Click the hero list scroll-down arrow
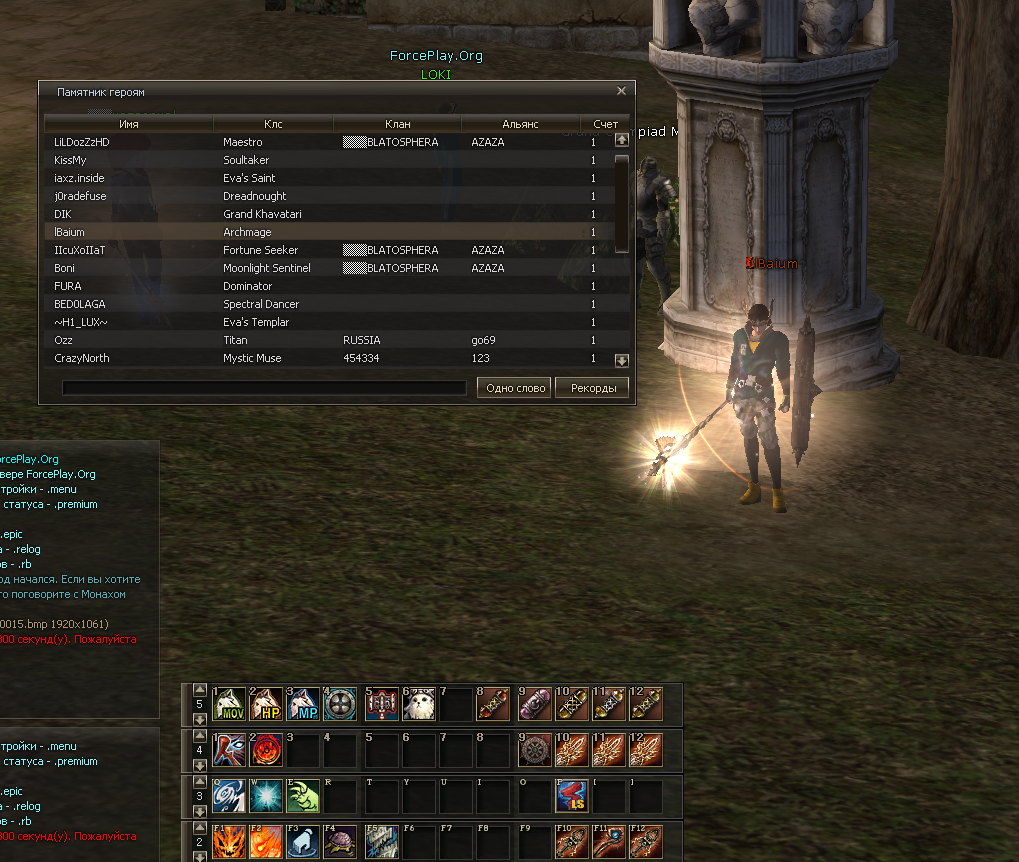This screenshot has width=1019, height=862. (621, 360)
